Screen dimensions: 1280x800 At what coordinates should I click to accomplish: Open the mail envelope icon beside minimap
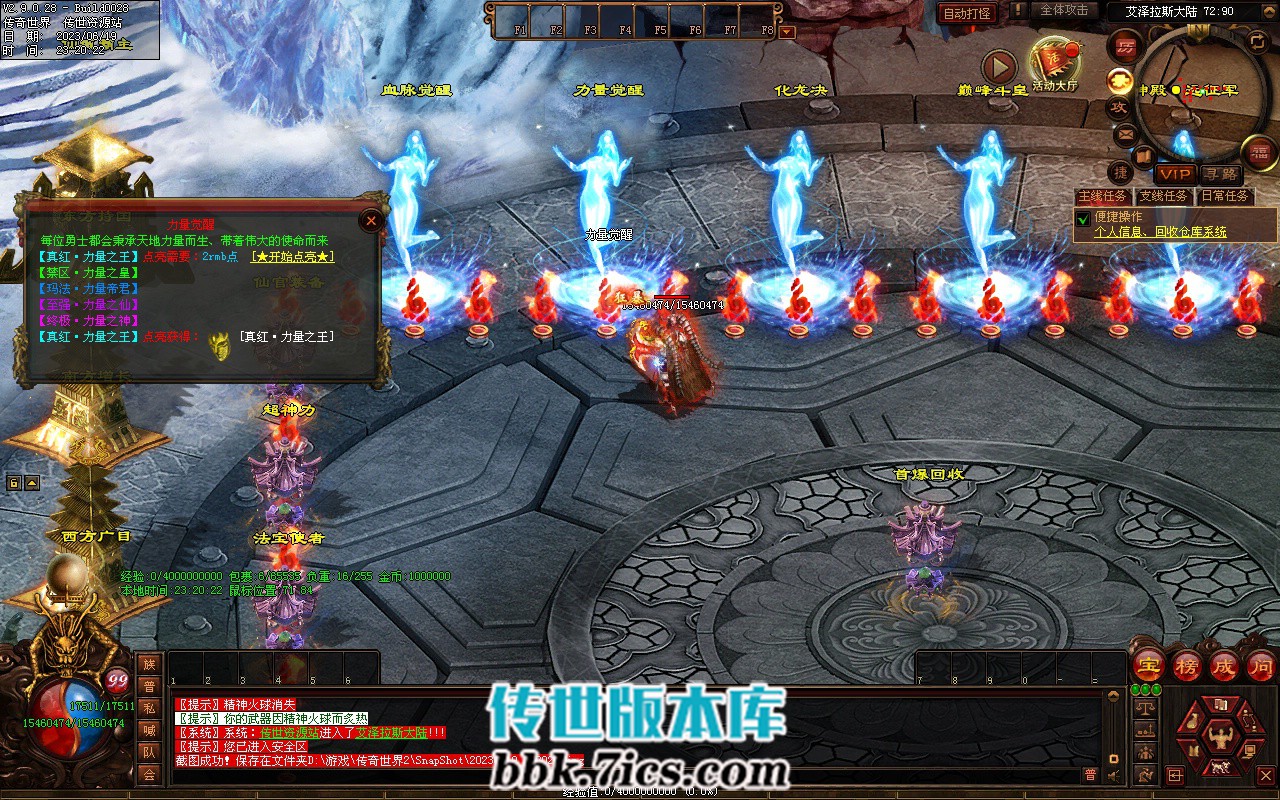click(x=1125, y=133)
